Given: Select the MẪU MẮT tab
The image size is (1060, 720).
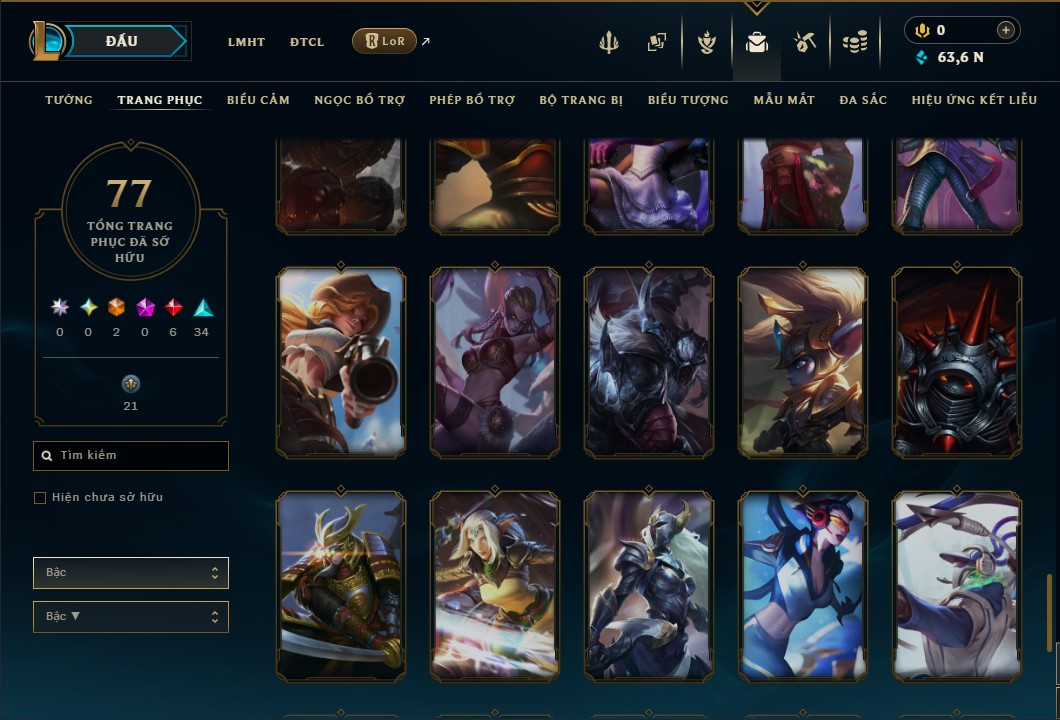Looking at the screenshot, I should tap(784, 100).
